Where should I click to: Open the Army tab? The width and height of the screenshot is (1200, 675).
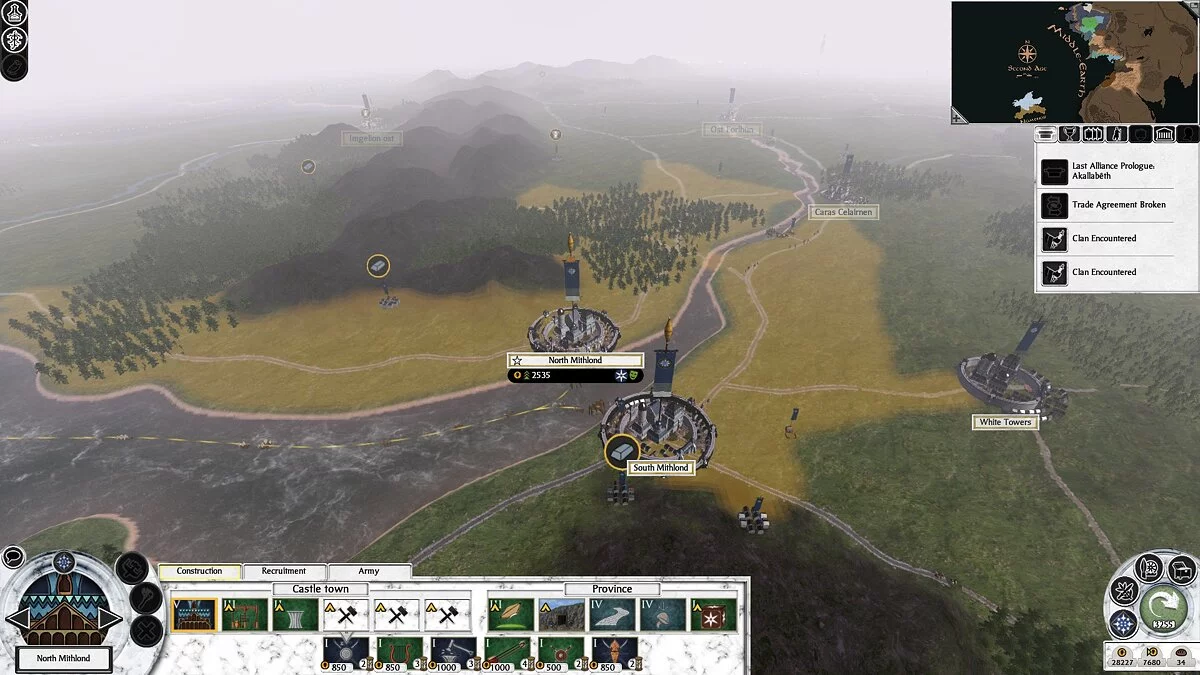point(369,572)
